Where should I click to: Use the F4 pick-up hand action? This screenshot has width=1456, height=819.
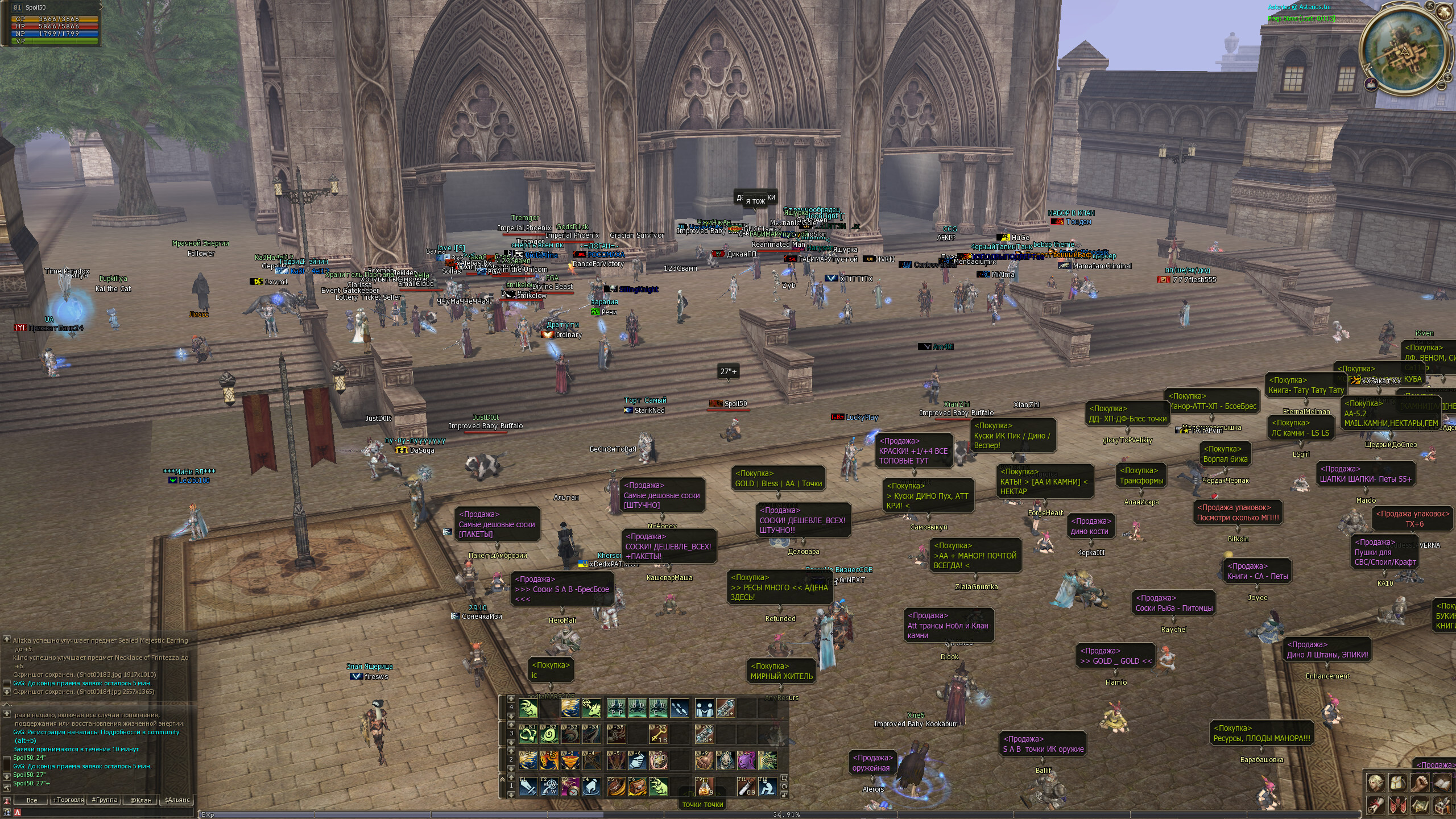[x=591, y=787]
